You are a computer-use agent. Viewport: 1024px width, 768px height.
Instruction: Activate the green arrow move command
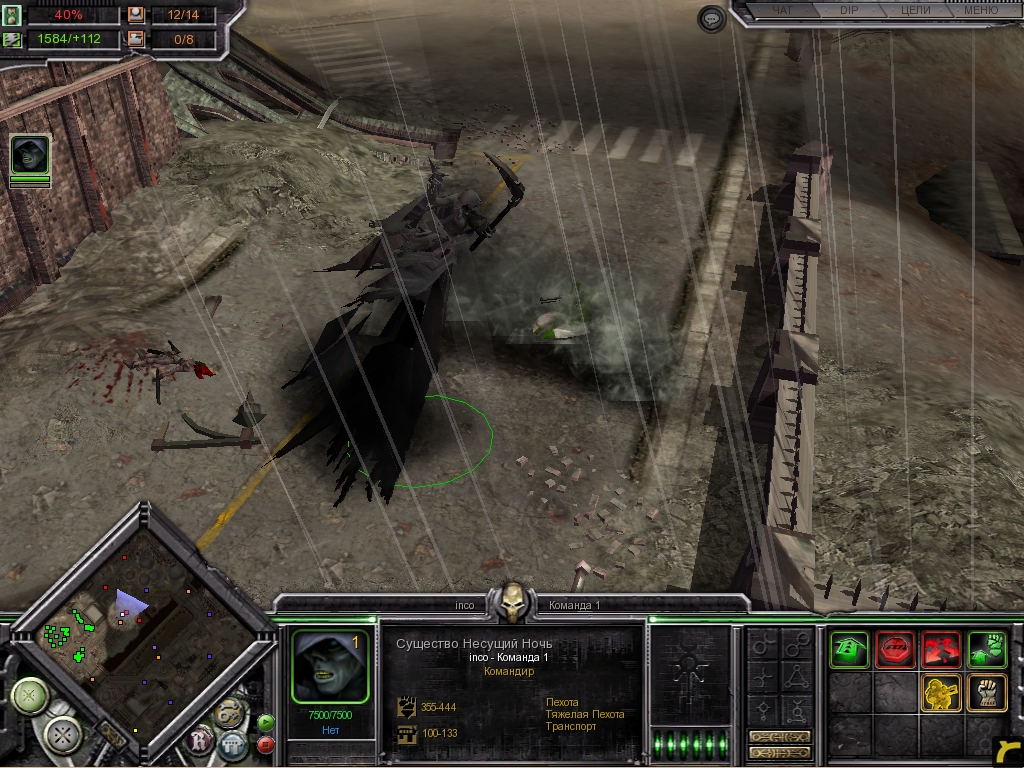[849, 649]
